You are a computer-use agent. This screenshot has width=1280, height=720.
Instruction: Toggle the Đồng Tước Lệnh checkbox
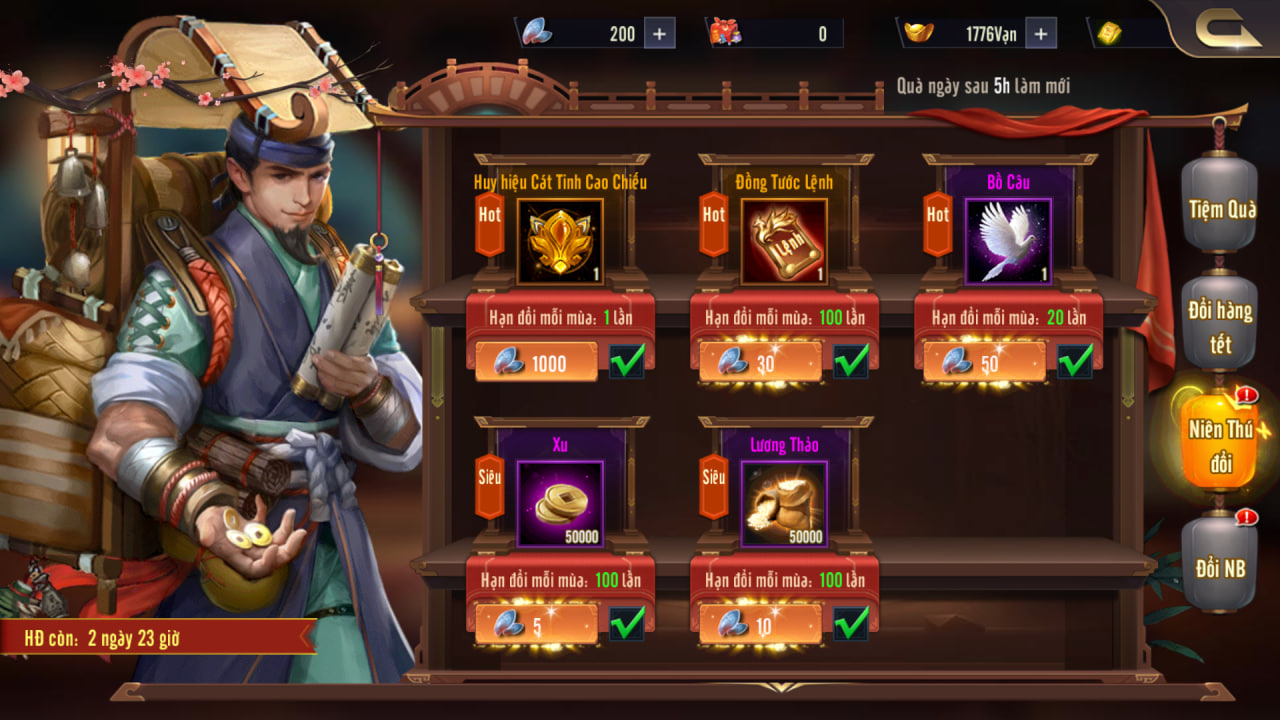pyautogui.click(x=851, y=361)
